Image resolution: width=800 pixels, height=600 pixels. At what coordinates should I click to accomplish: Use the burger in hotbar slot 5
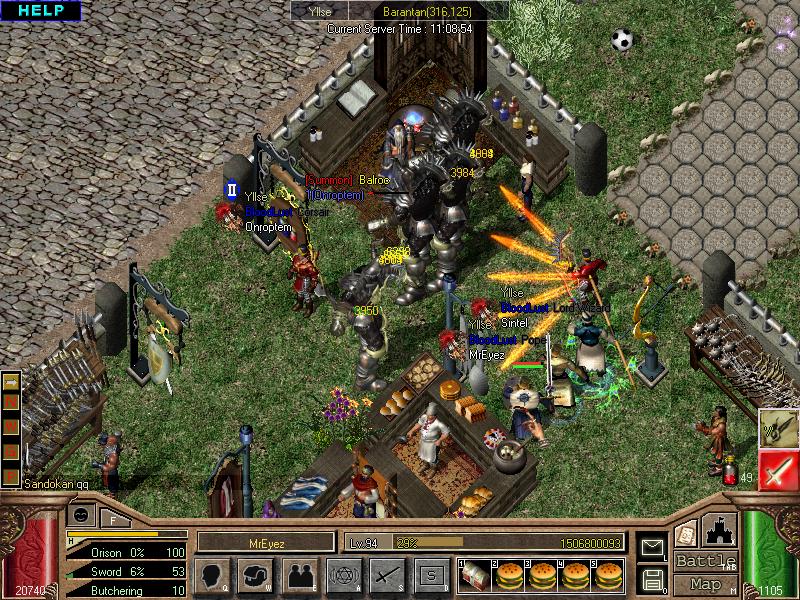607,575
